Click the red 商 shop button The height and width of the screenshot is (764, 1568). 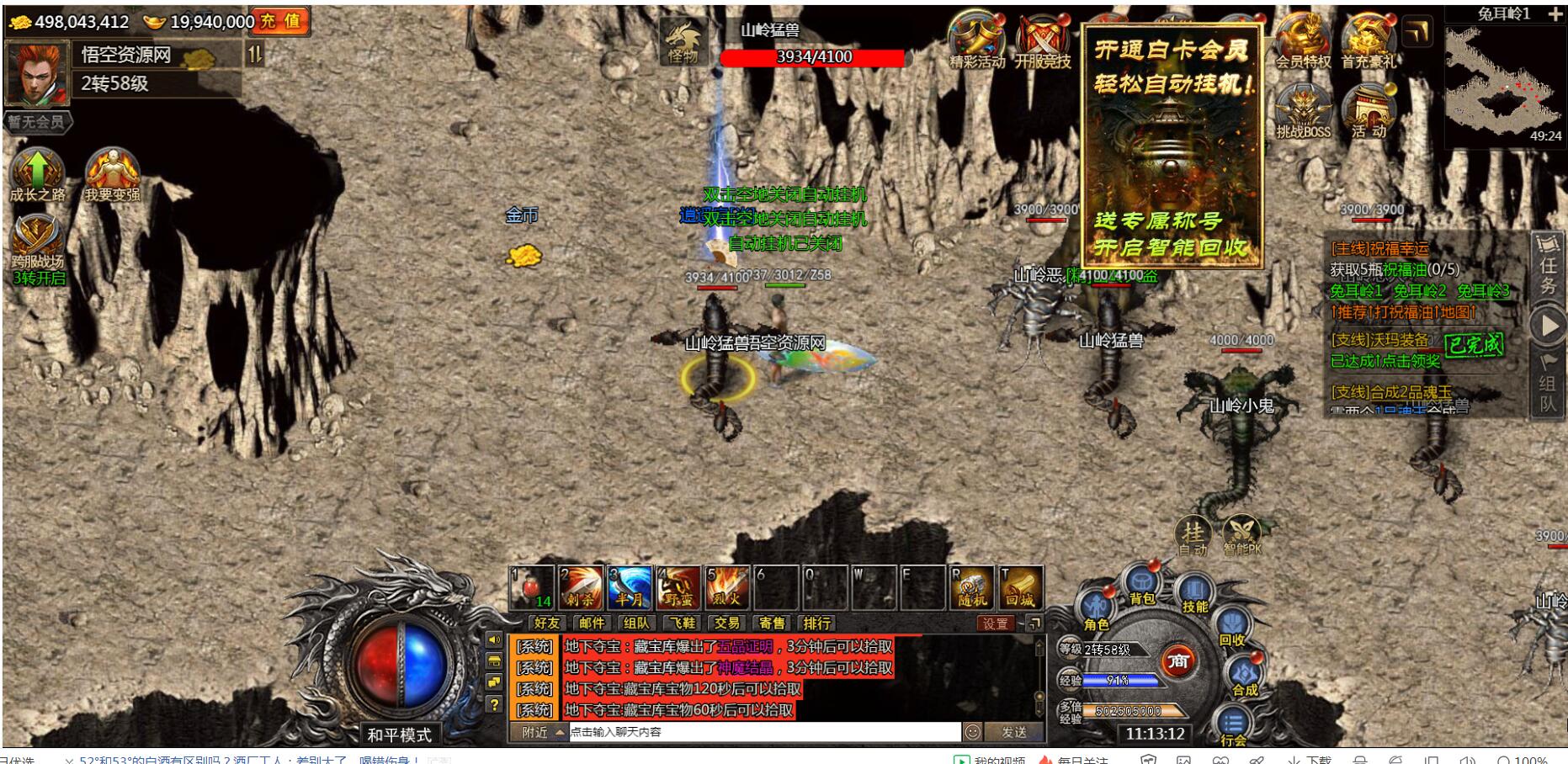click(1178, 662)
